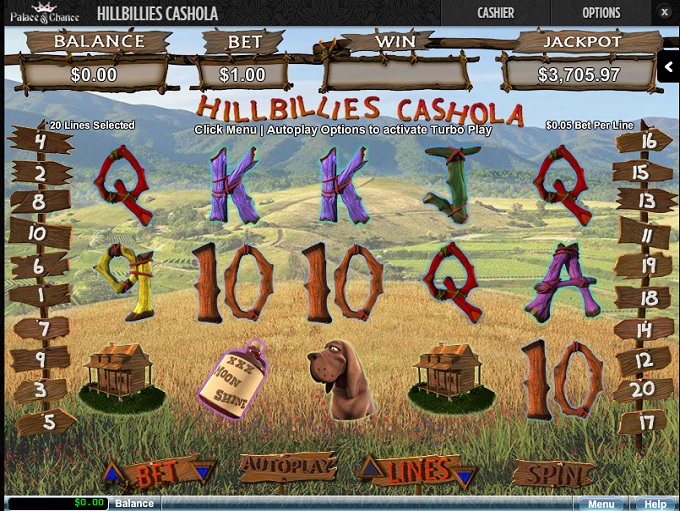Select payline sign number 16
Screen dimensions: 680x511
[x=647, y=141]
